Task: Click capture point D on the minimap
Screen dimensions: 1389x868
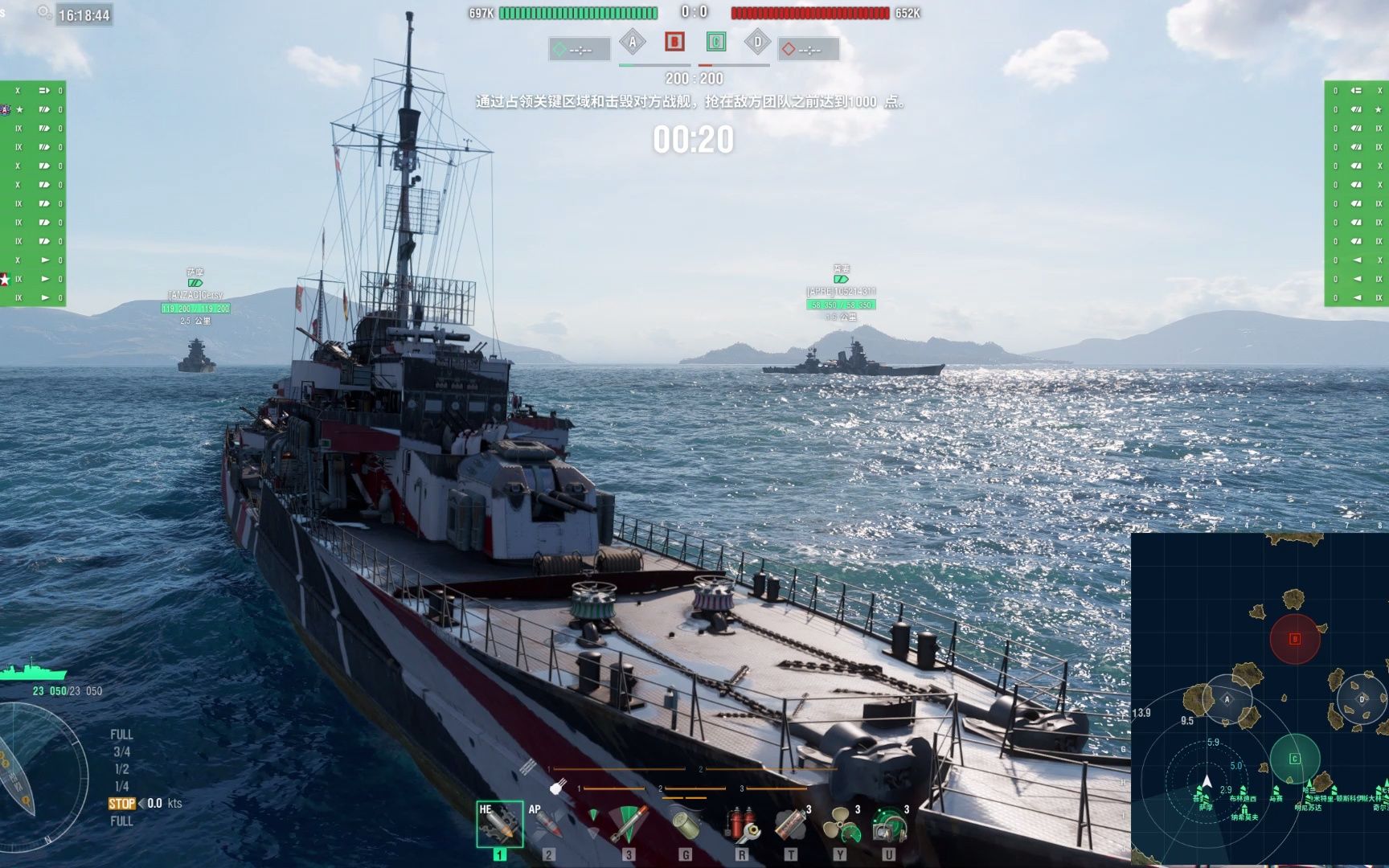Action: 1362,699
